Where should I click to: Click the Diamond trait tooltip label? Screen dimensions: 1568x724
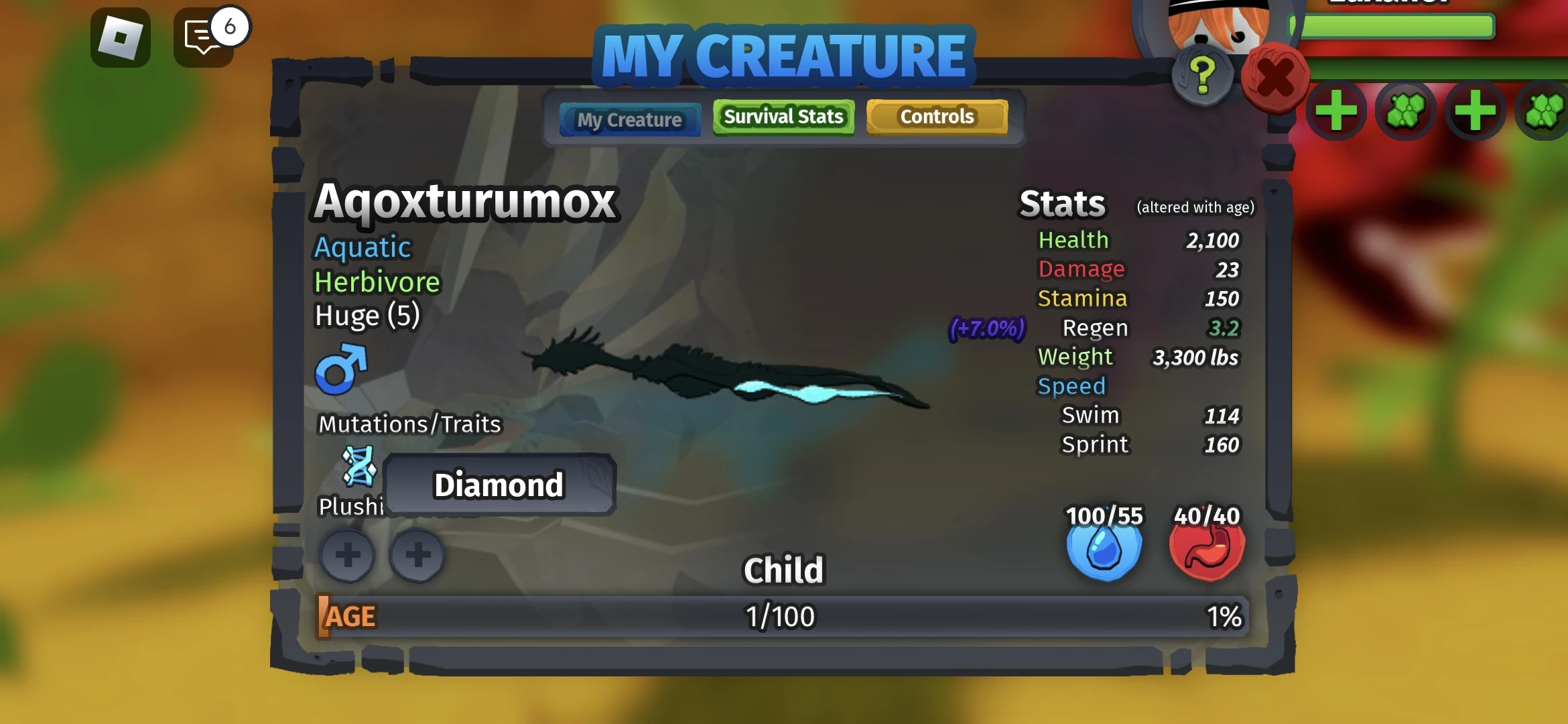click(500, 485)
